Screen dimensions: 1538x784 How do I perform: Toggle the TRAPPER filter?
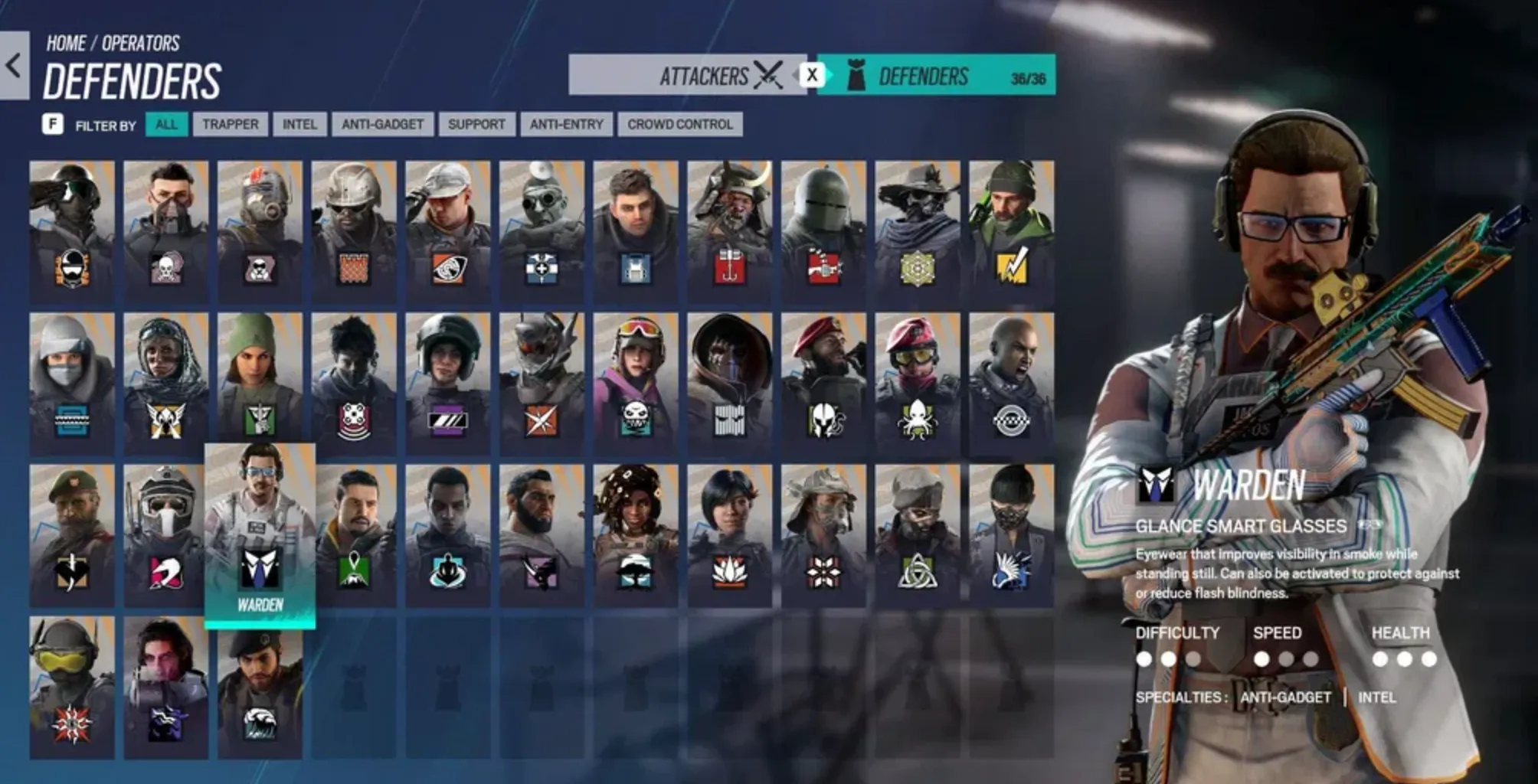(231, 125)
